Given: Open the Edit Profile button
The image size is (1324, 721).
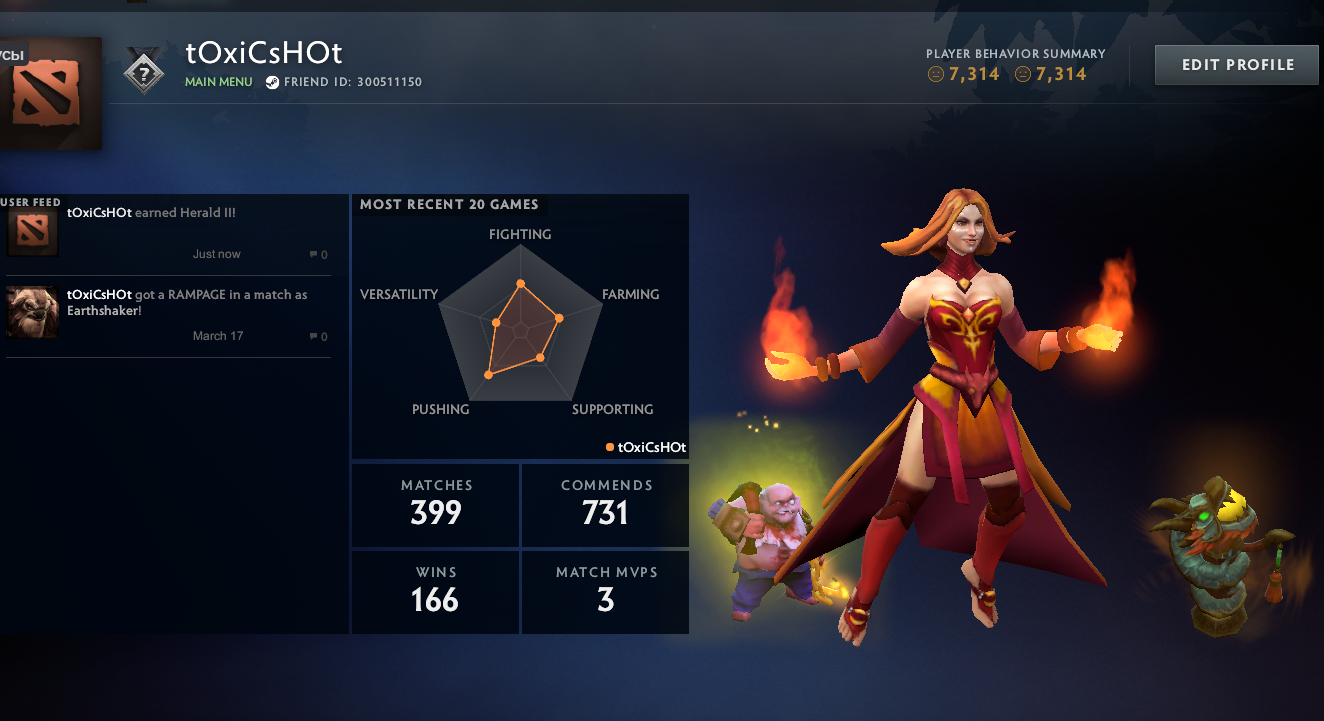Looking at the screenshot, I should [1236, 63].
